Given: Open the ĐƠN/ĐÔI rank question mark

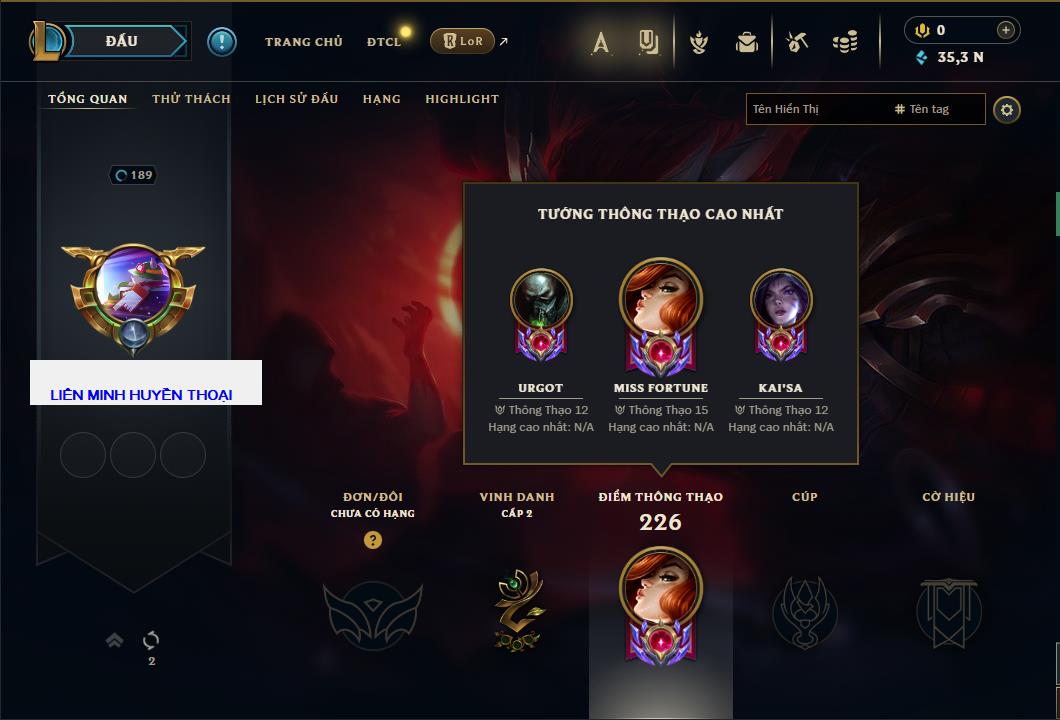Looking at the screenshot, I should (x=372, y=540).
